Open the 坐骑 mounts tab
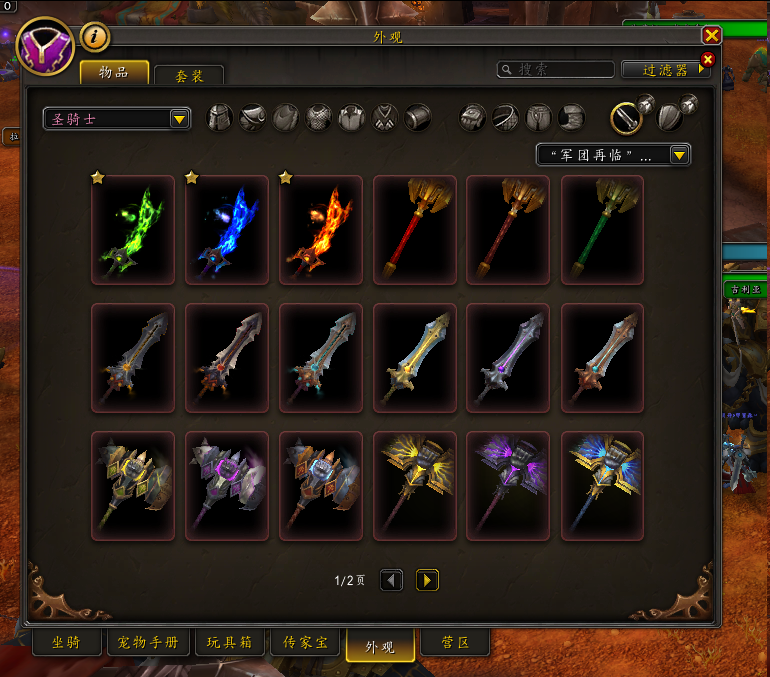This screenshot has height=677, width=770. pyautogui.click(x=66, y=643)
